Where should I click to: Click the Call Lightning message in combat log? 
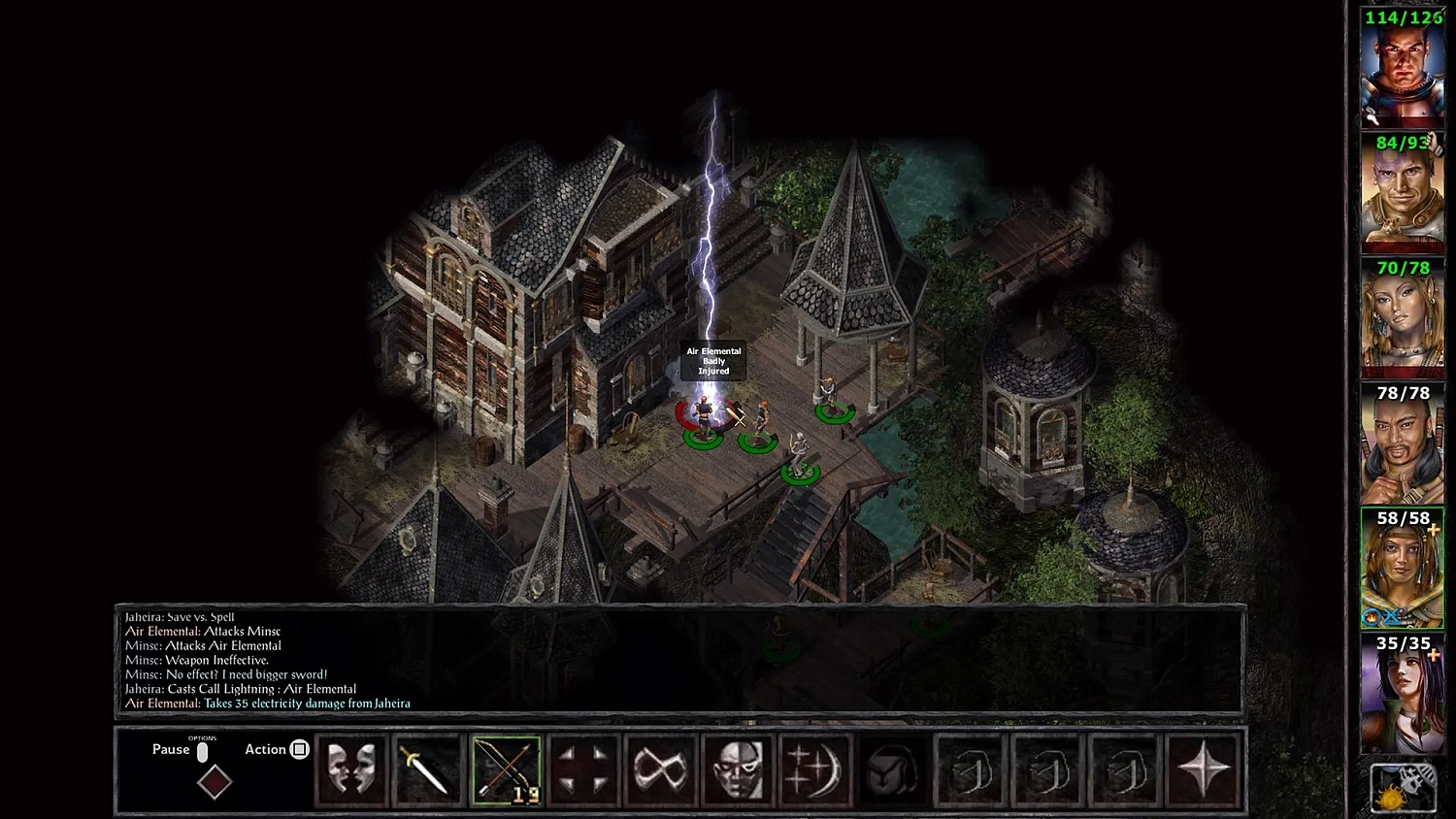point(240,688)
